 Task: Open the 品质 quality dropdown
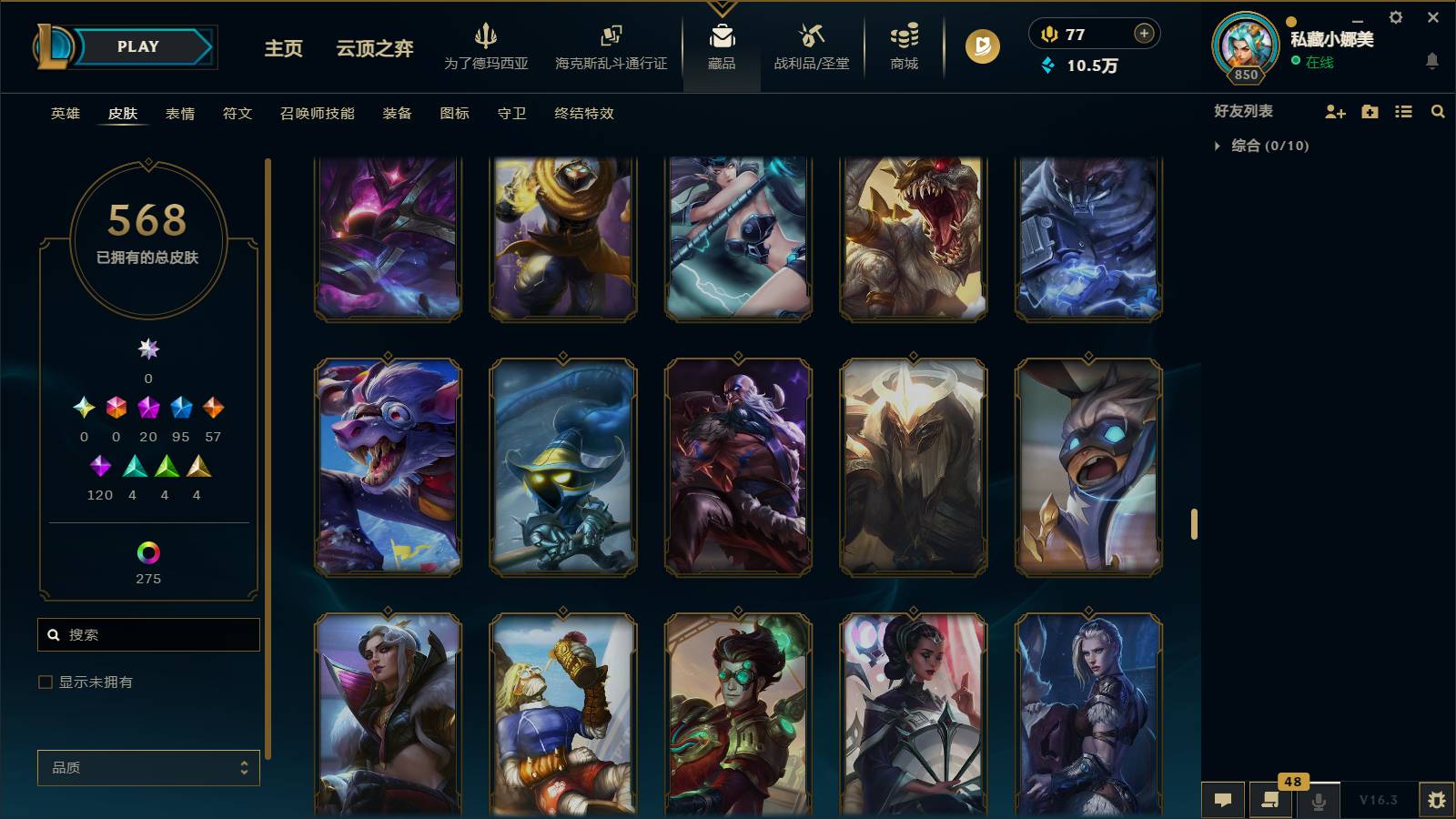click(147, 767)
